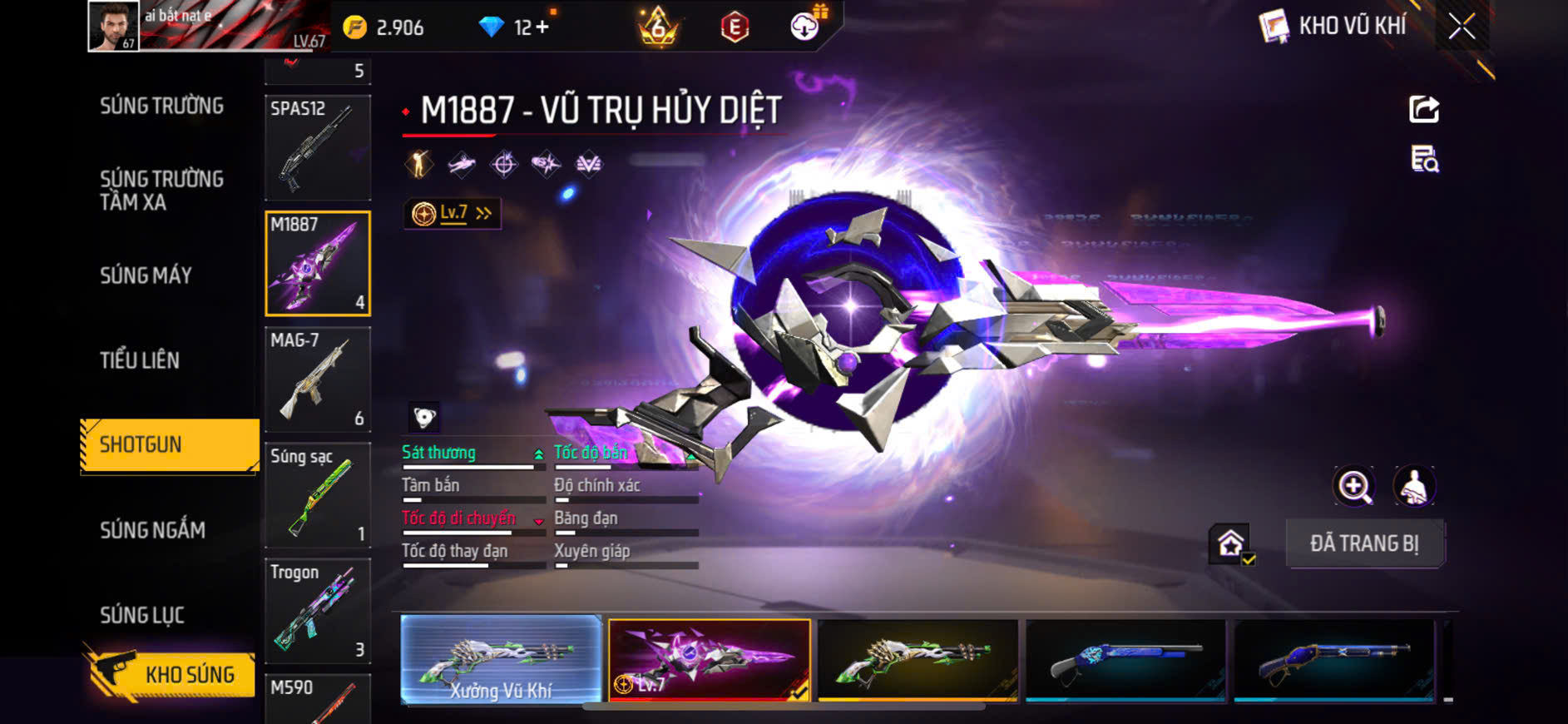Share the M1887 skin

click(x=1424, y=109)
